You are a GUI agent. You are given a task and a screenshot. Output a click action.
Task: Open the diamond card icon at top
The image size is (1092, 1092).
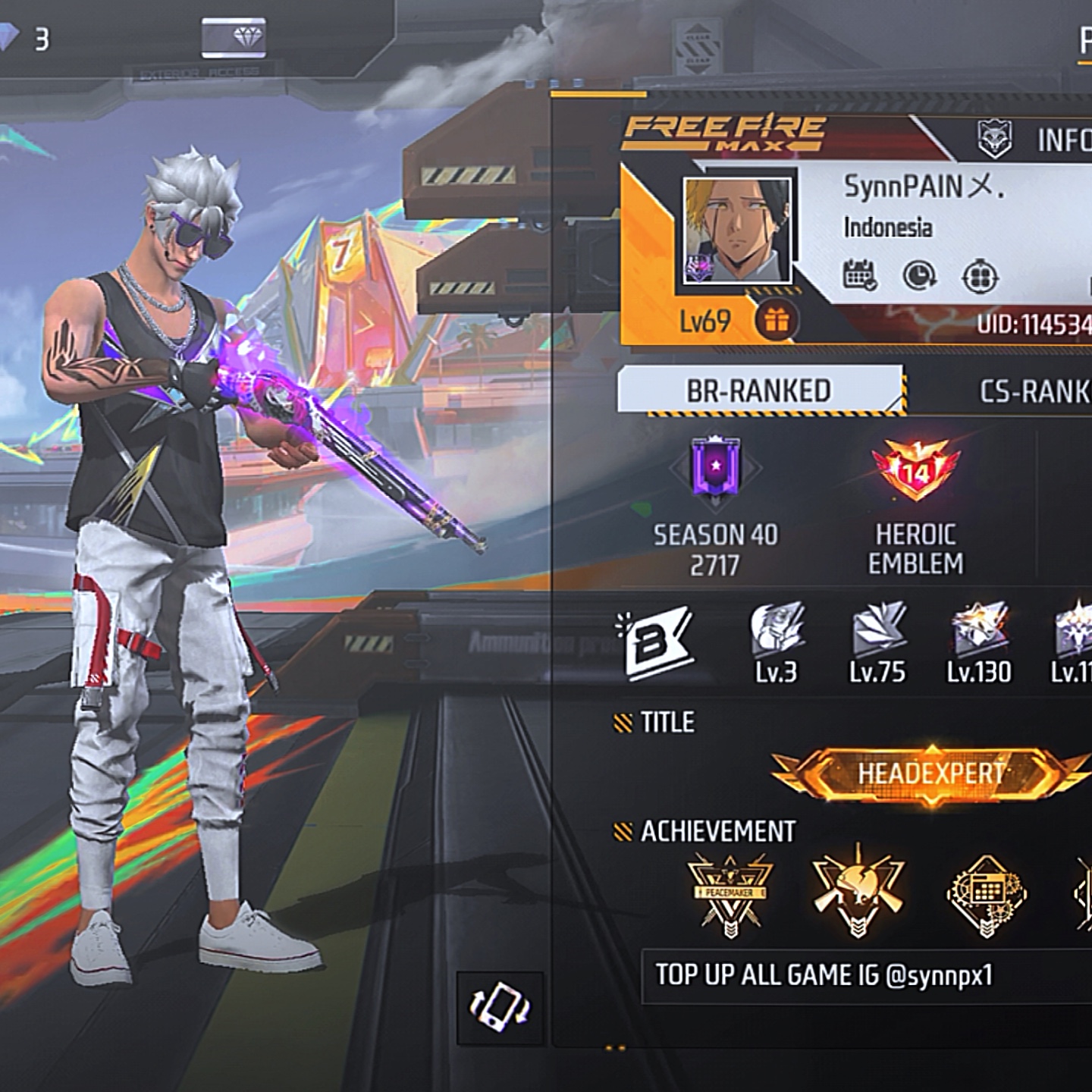(x=234, y=38)
